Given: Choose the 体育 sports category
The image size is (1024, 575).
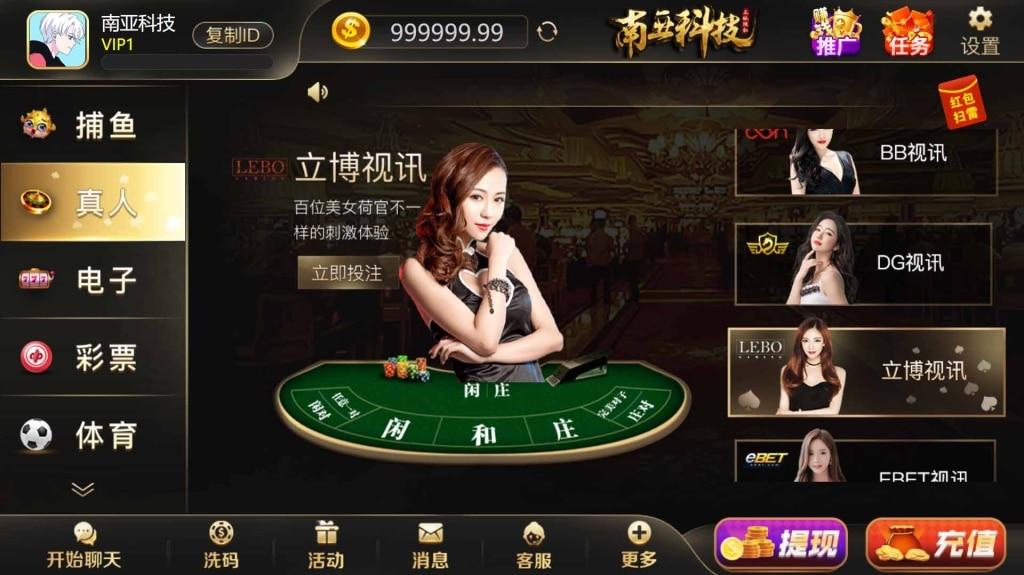Looking at the screenshot, I should tap(92, 435).
